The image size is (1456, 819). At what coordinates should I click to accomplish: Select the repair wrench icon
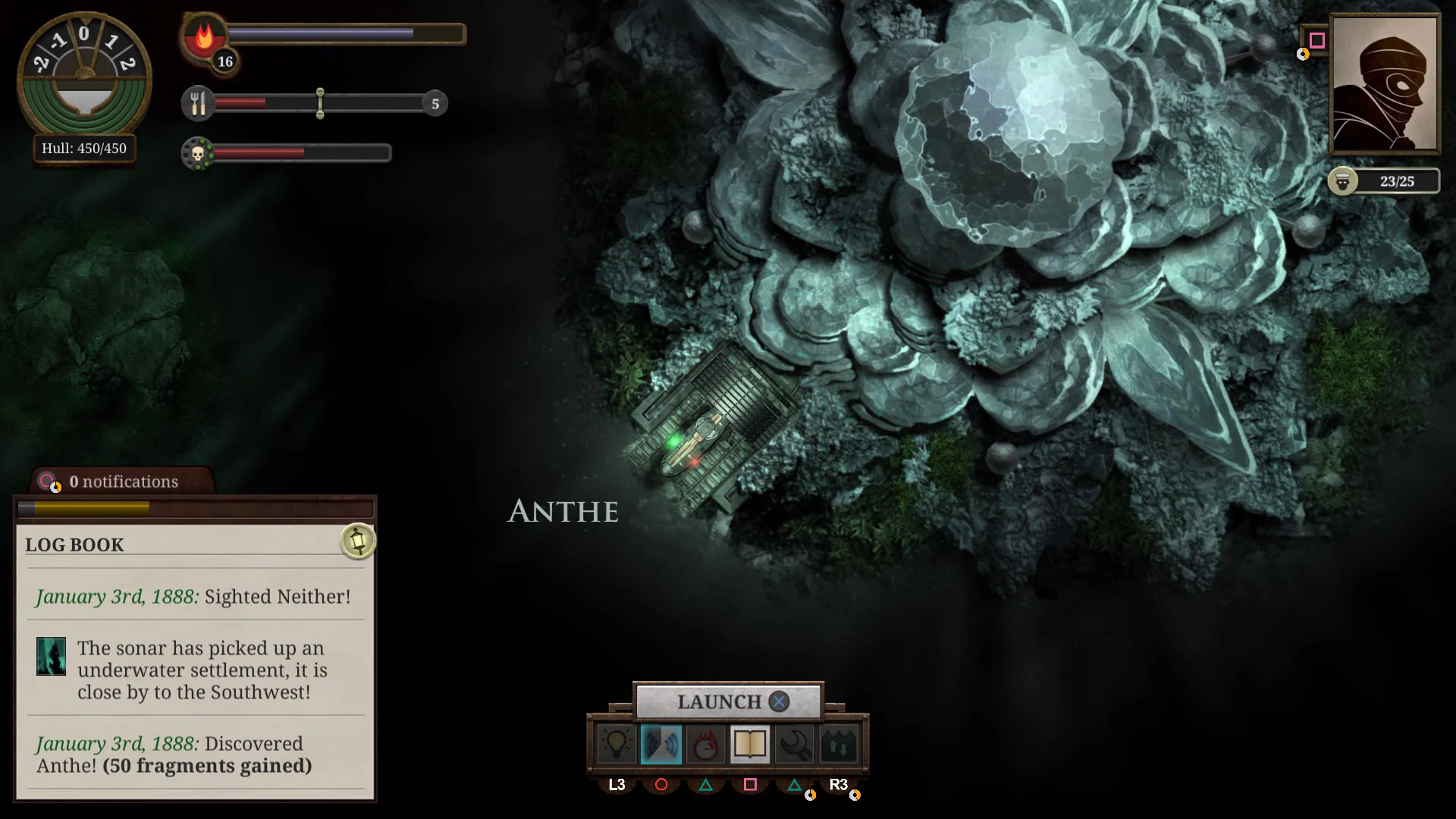(793, 743)
